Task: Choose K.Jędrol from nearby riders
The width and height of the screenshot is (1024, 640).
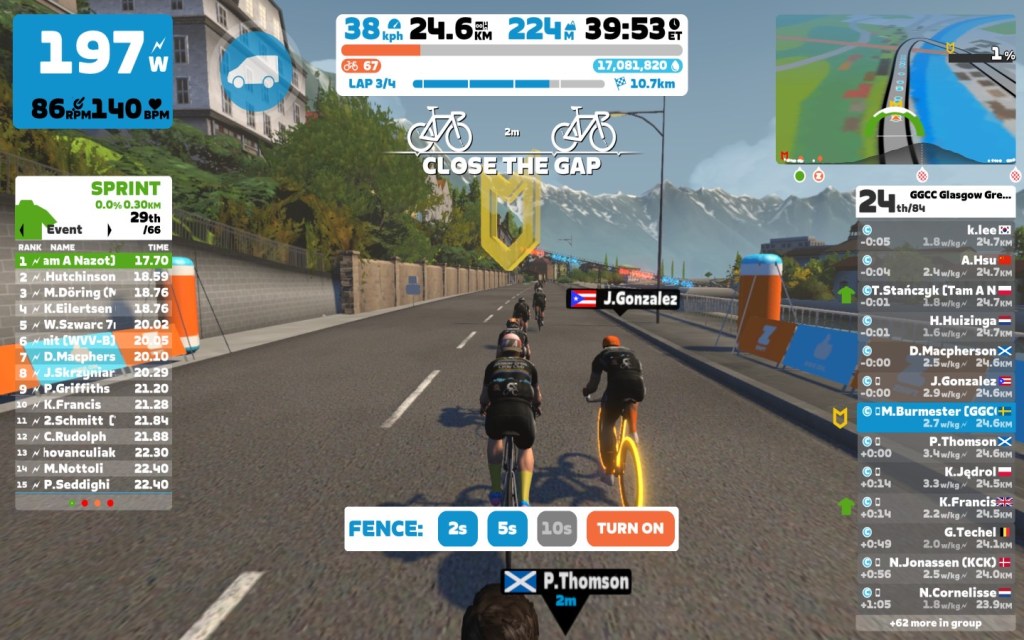Action: 936,477
